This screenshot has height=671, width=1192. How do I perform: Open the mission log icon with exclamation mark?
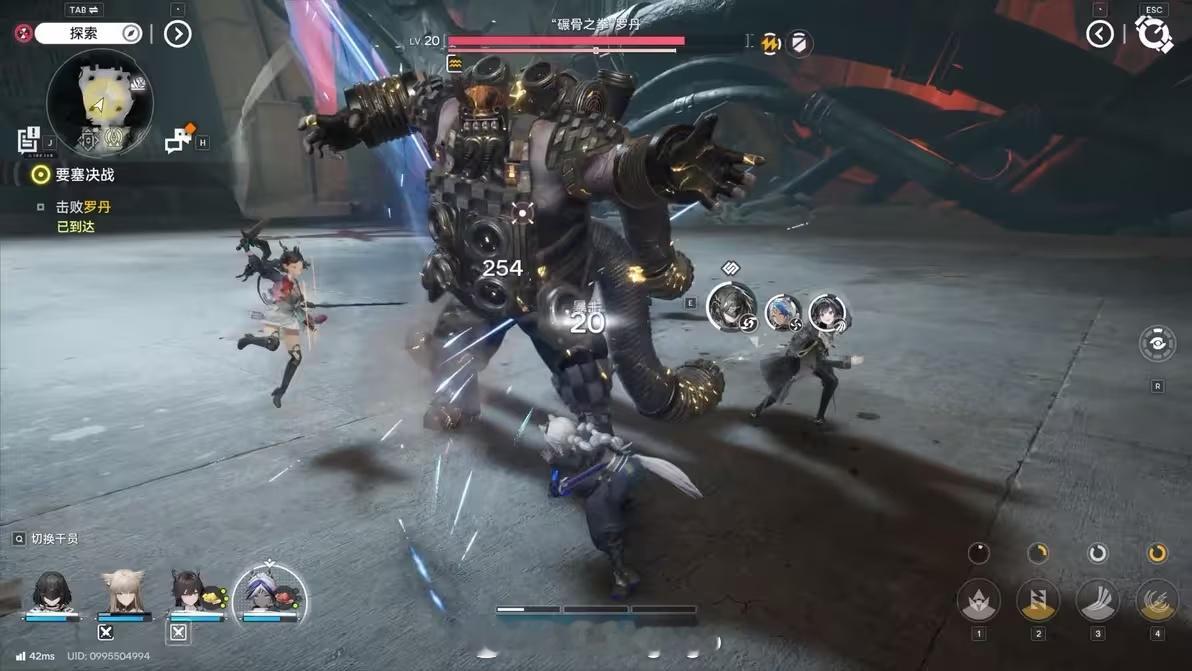coord(28,141)
